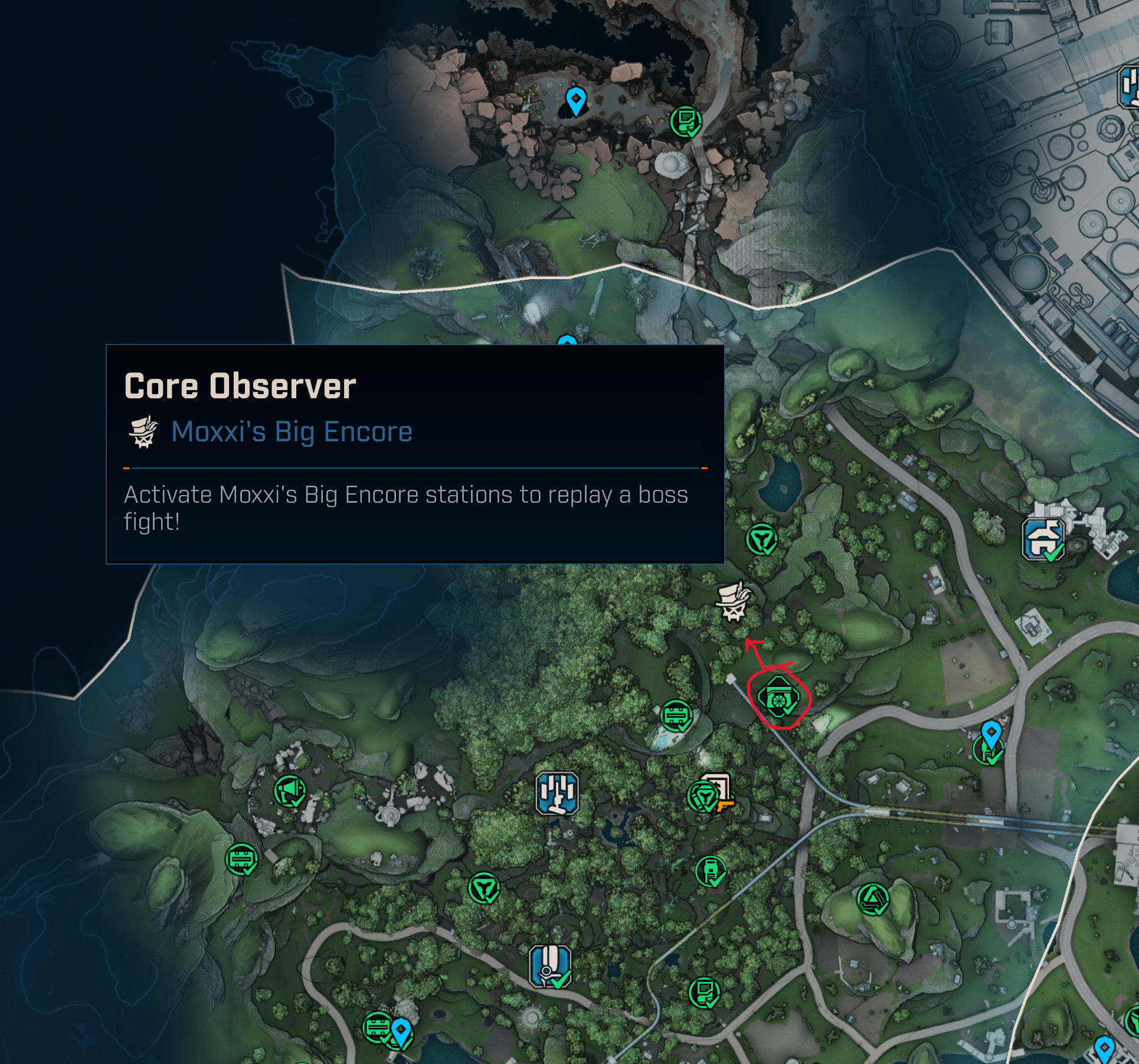This screenshot has width=1139, height=1064.
Task: Click the marker with the orange pistol badge
Action: [x=716, y=791]
